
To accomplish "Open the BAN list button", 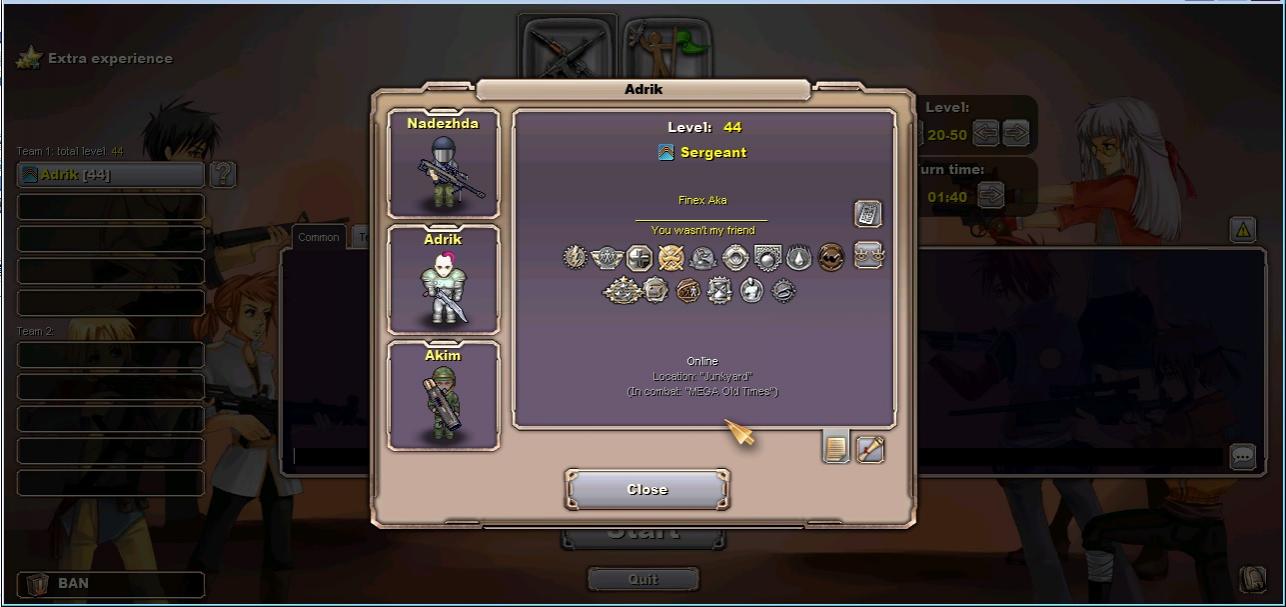I will click(111, 583).
